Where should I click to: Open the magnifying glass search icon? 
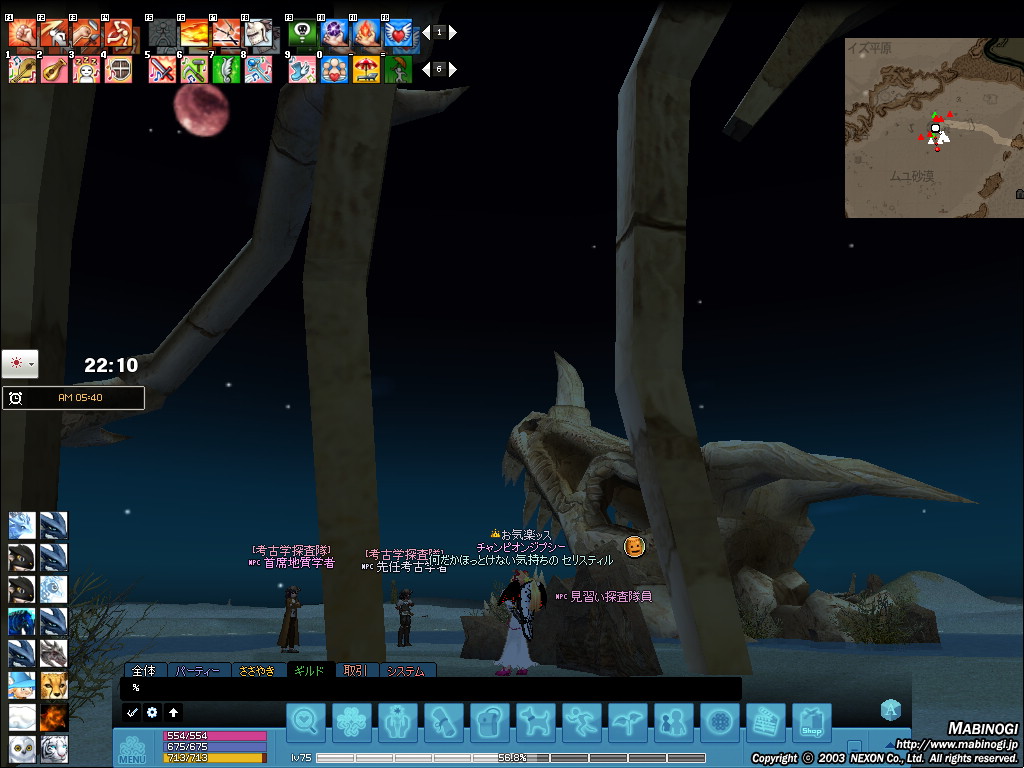point(306,722)
